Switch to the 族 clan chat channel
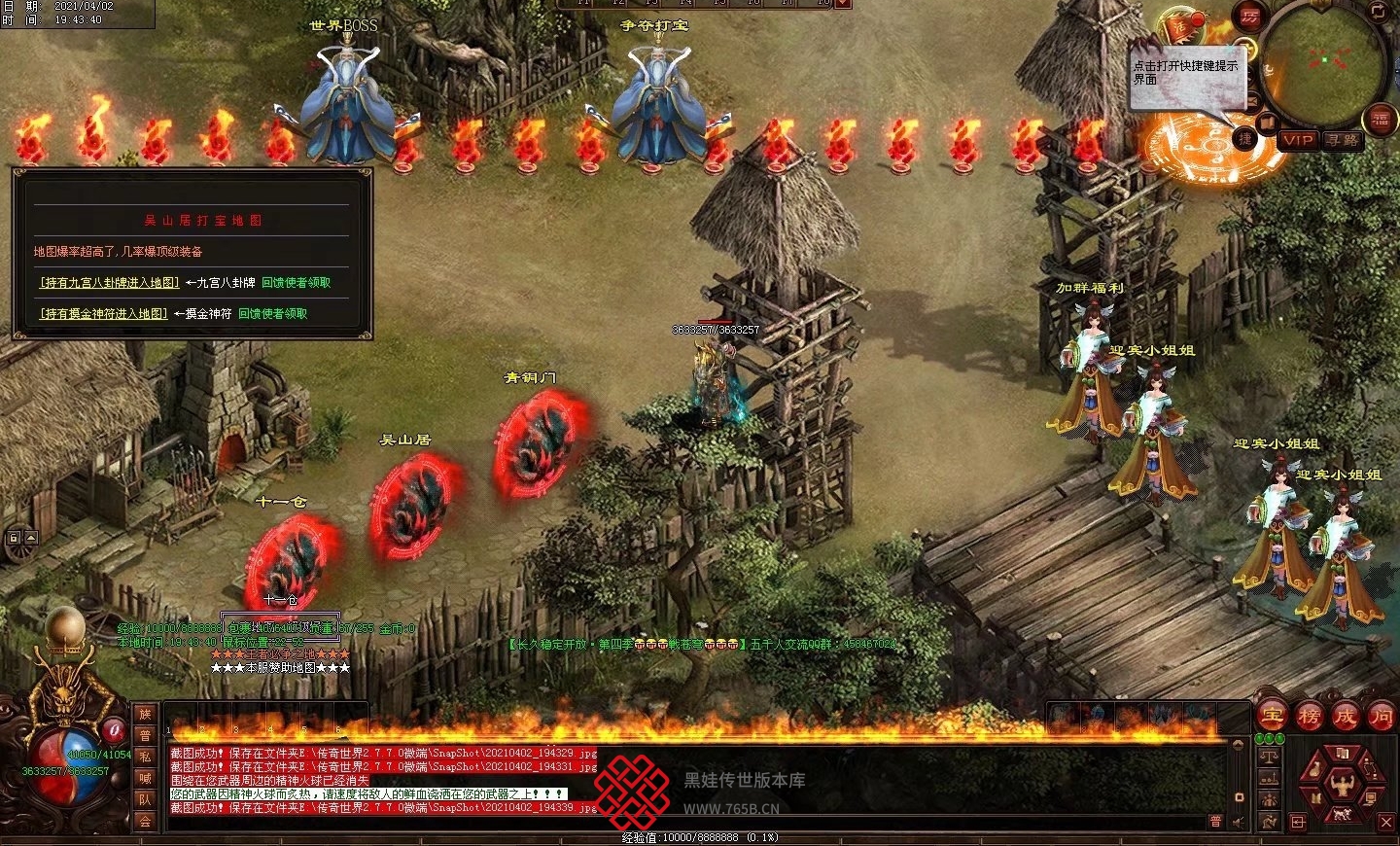Image resolution: width=1400 pixels, height=846 pixels. click(x=145, y=716)
